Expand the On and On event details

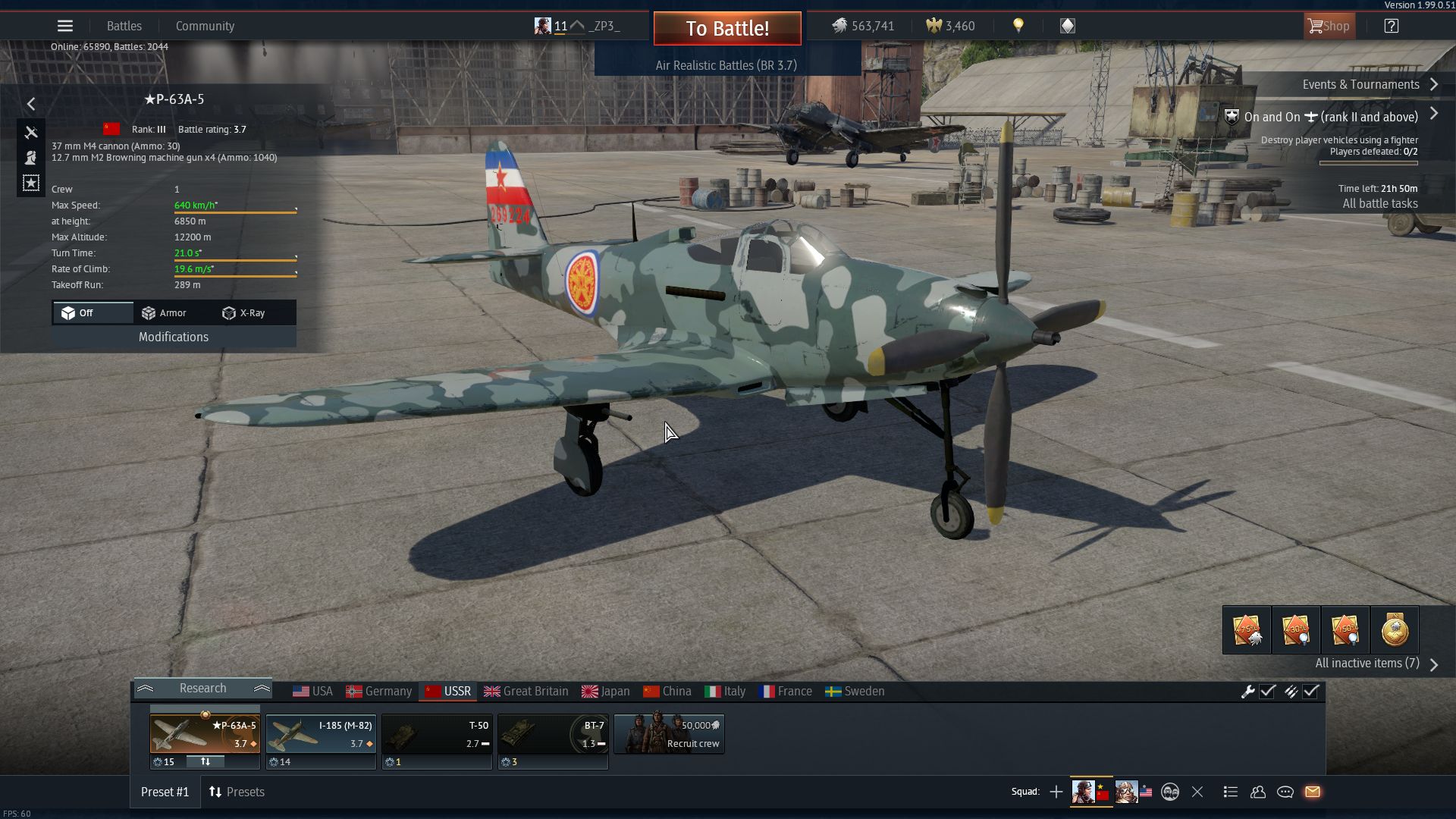[x=1434, y=114]
